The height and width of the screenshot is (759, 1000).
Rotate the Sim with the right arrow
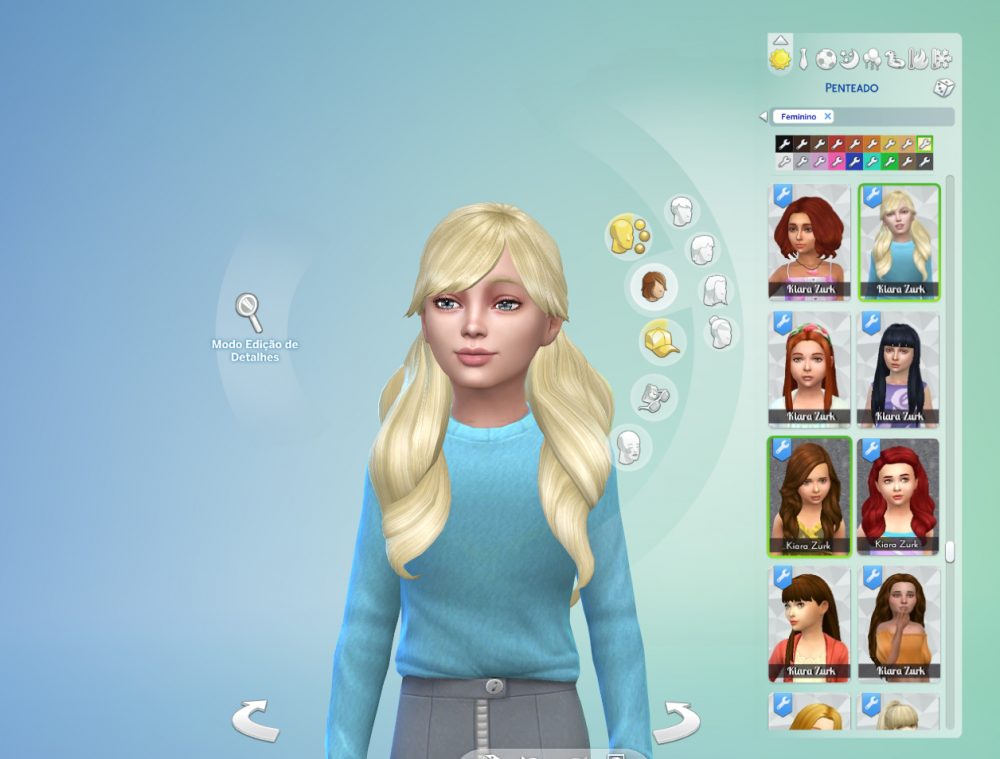pos(676,721)
